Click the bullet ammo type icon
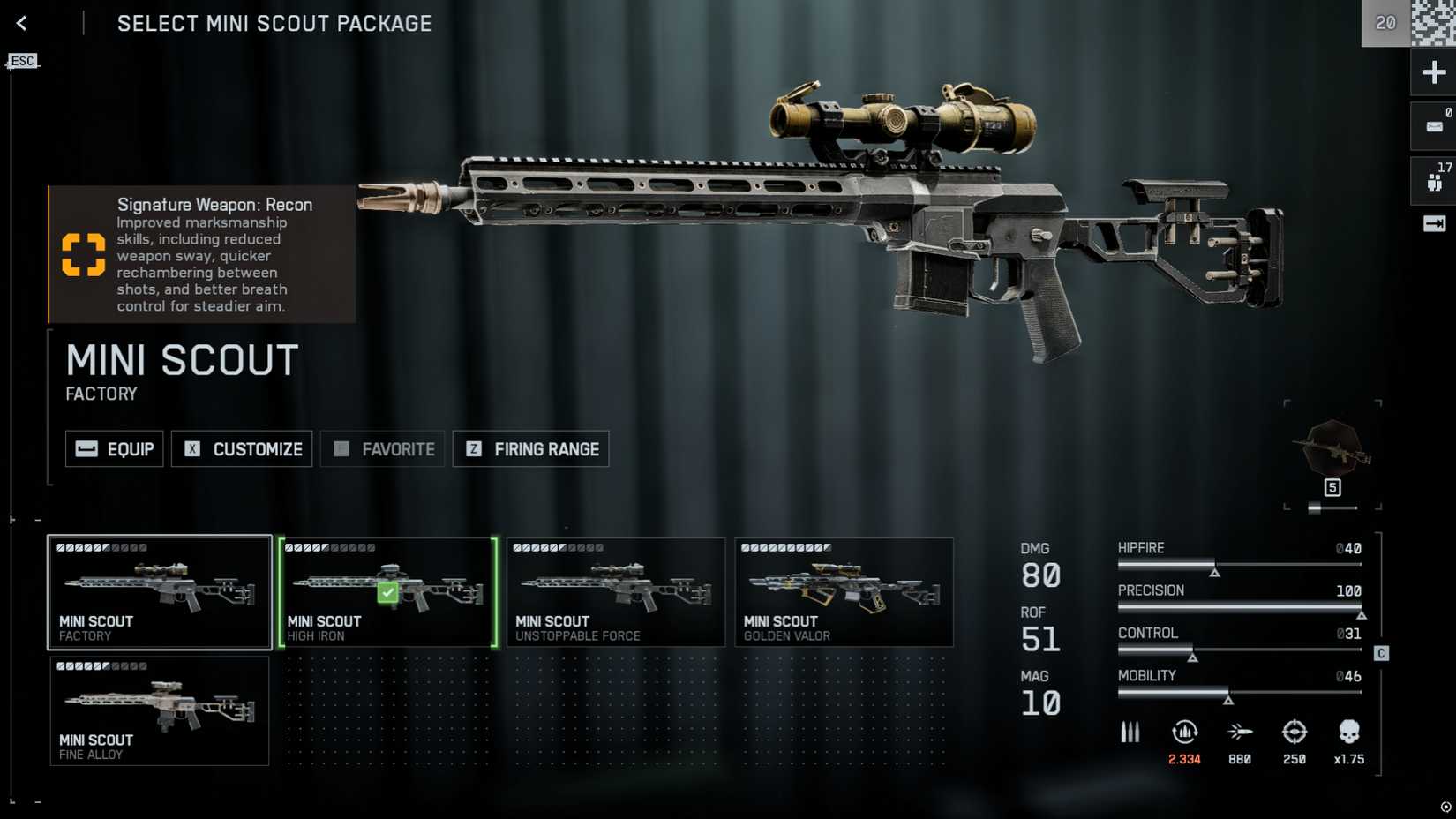Image resolution: width=1456 pixels, height=819 pixels. [1130, 732]
